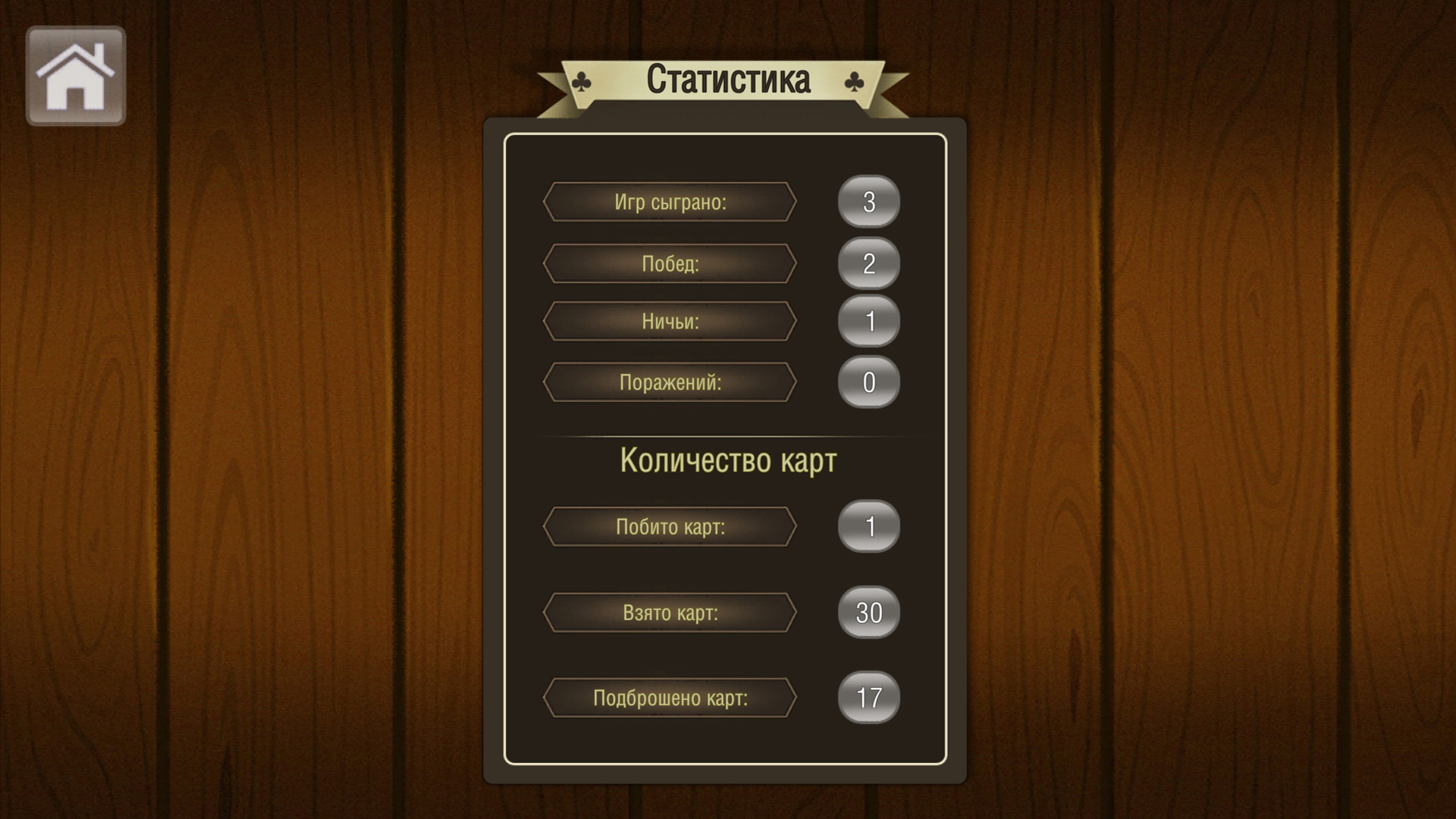
Task: Click the Взято карт statistic row
Action: [x=669, y=612]
